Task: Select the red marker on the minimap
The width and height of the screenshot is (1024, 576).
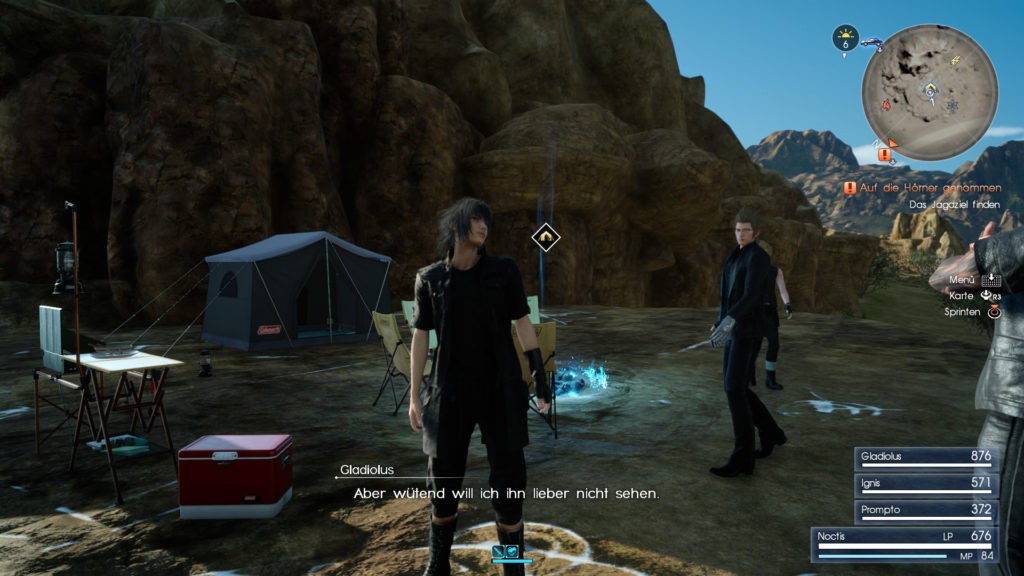Action: tap(885, 105)
